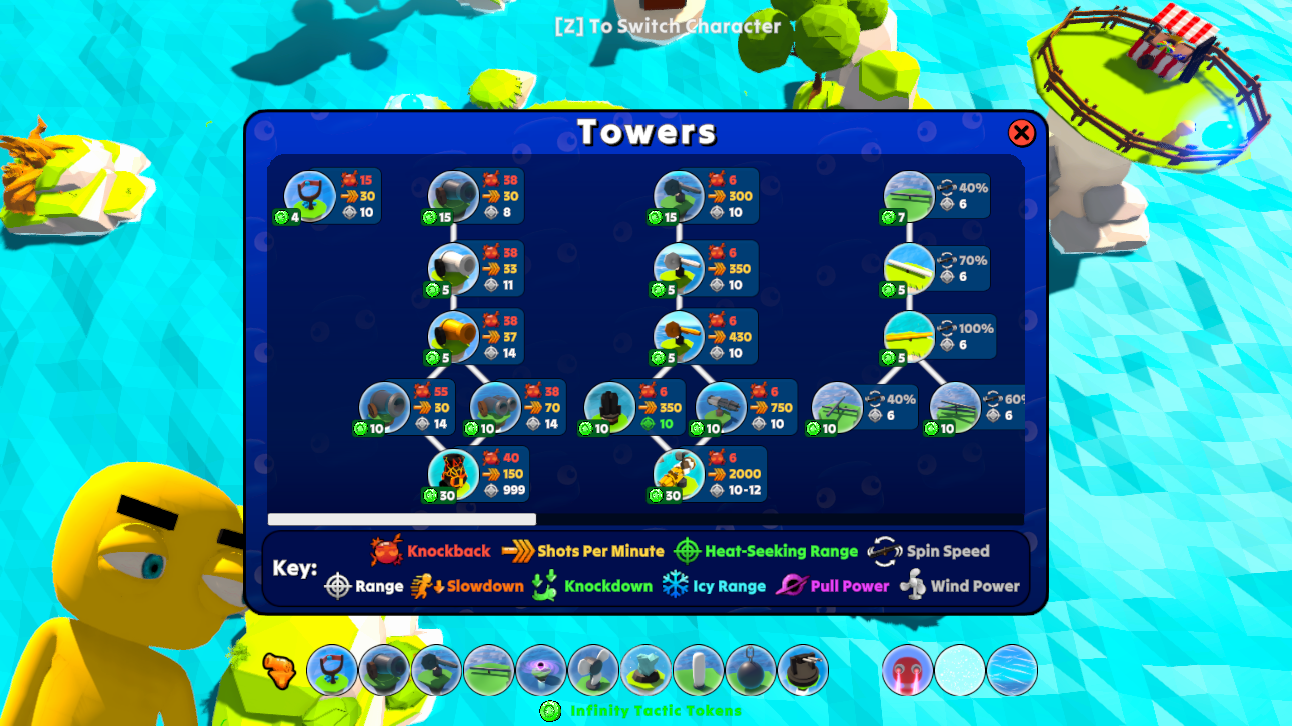Select the red magnet tower icon on the right
This screenshot has height=726, width=1292.
pos(908,668)
